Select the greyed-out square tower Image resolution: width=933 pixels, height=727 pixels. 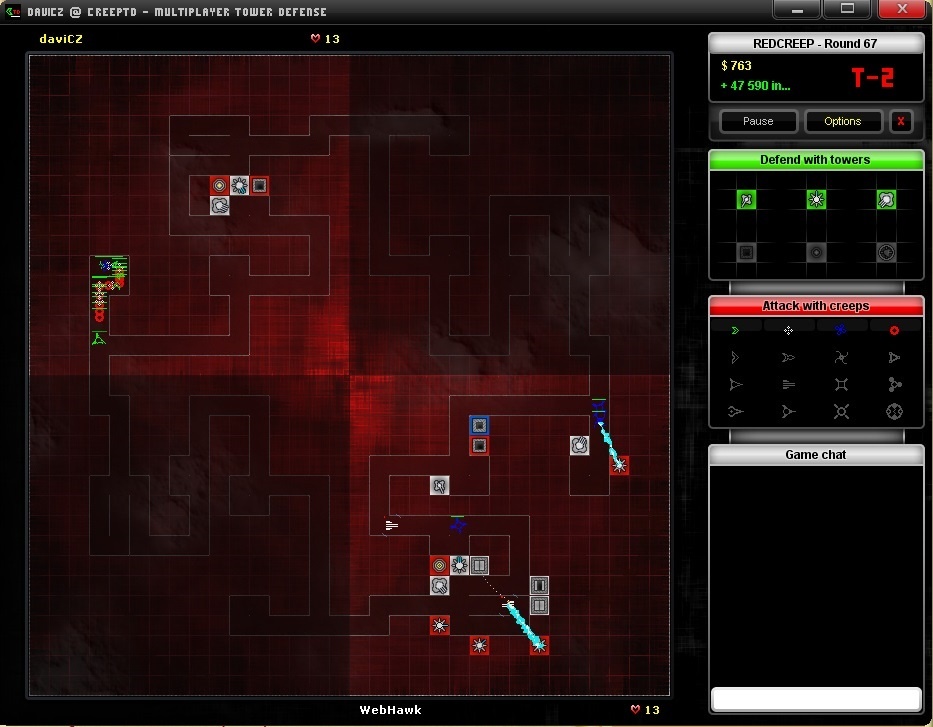pos(746,253)
